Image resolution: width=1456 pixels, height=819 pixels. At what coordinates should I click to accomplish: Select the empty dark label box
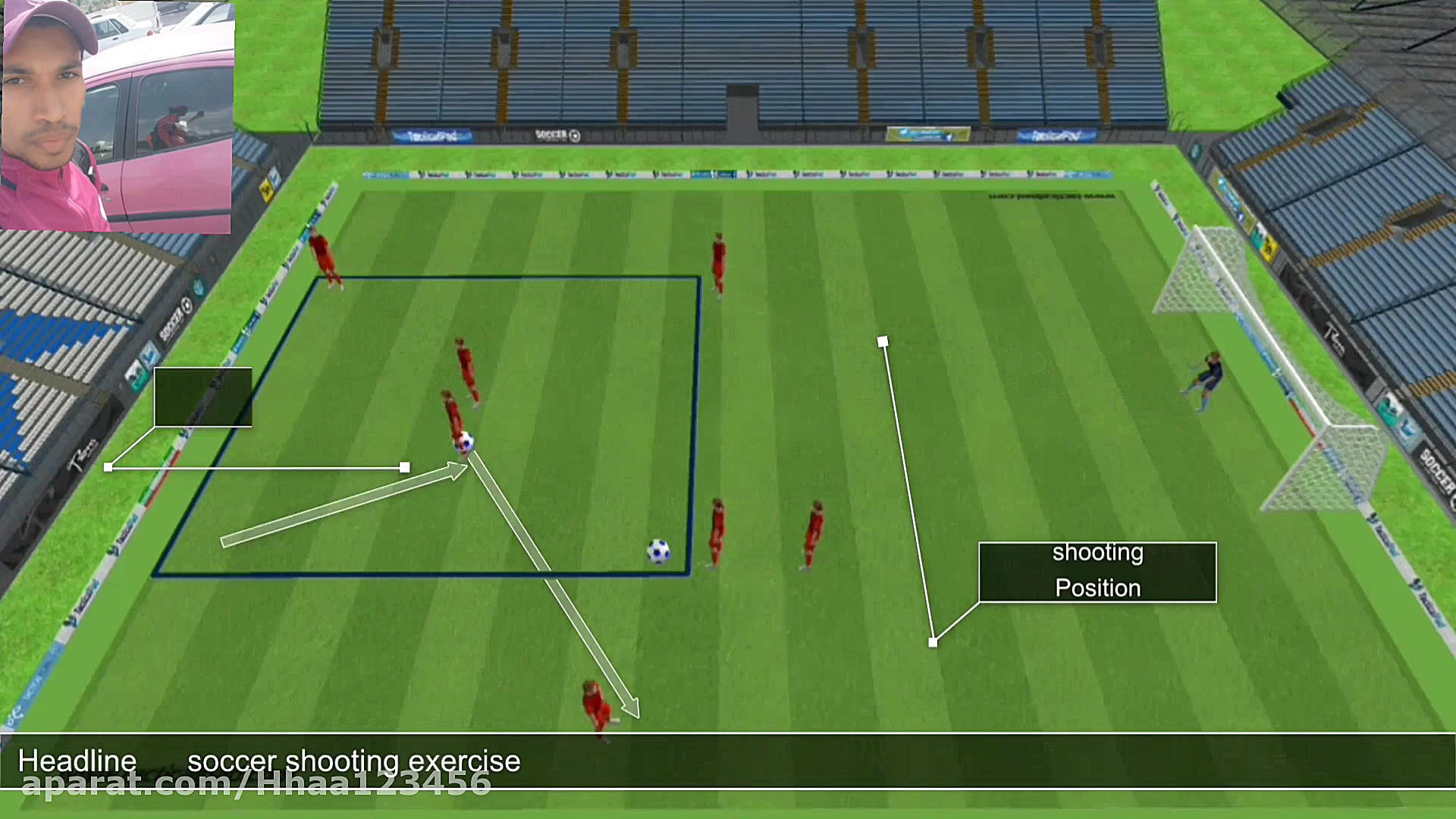202,397
